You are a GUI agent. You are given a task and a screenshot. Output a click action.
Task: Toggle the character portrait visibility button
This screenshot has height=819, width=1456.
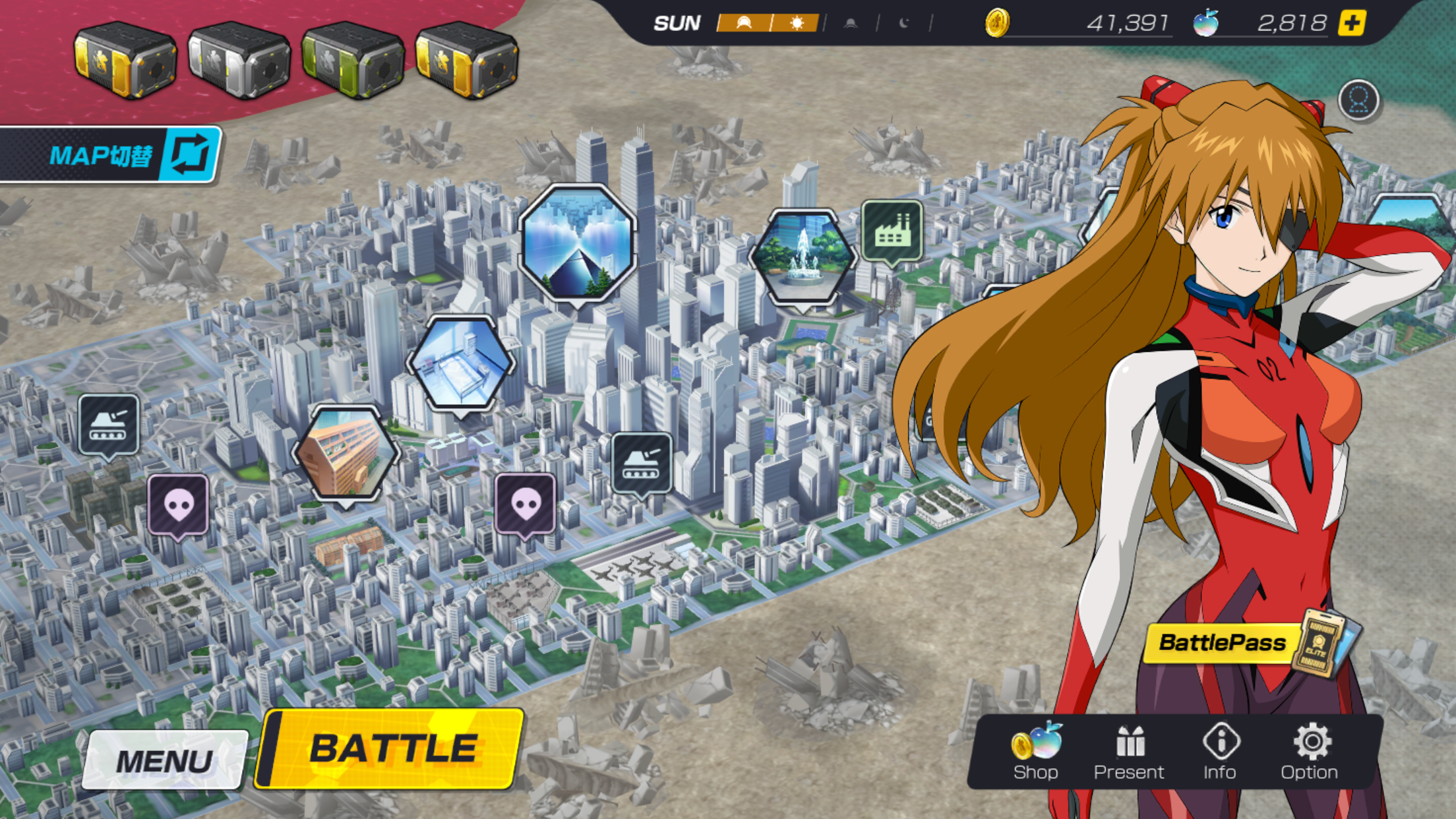click(1360, 99)
